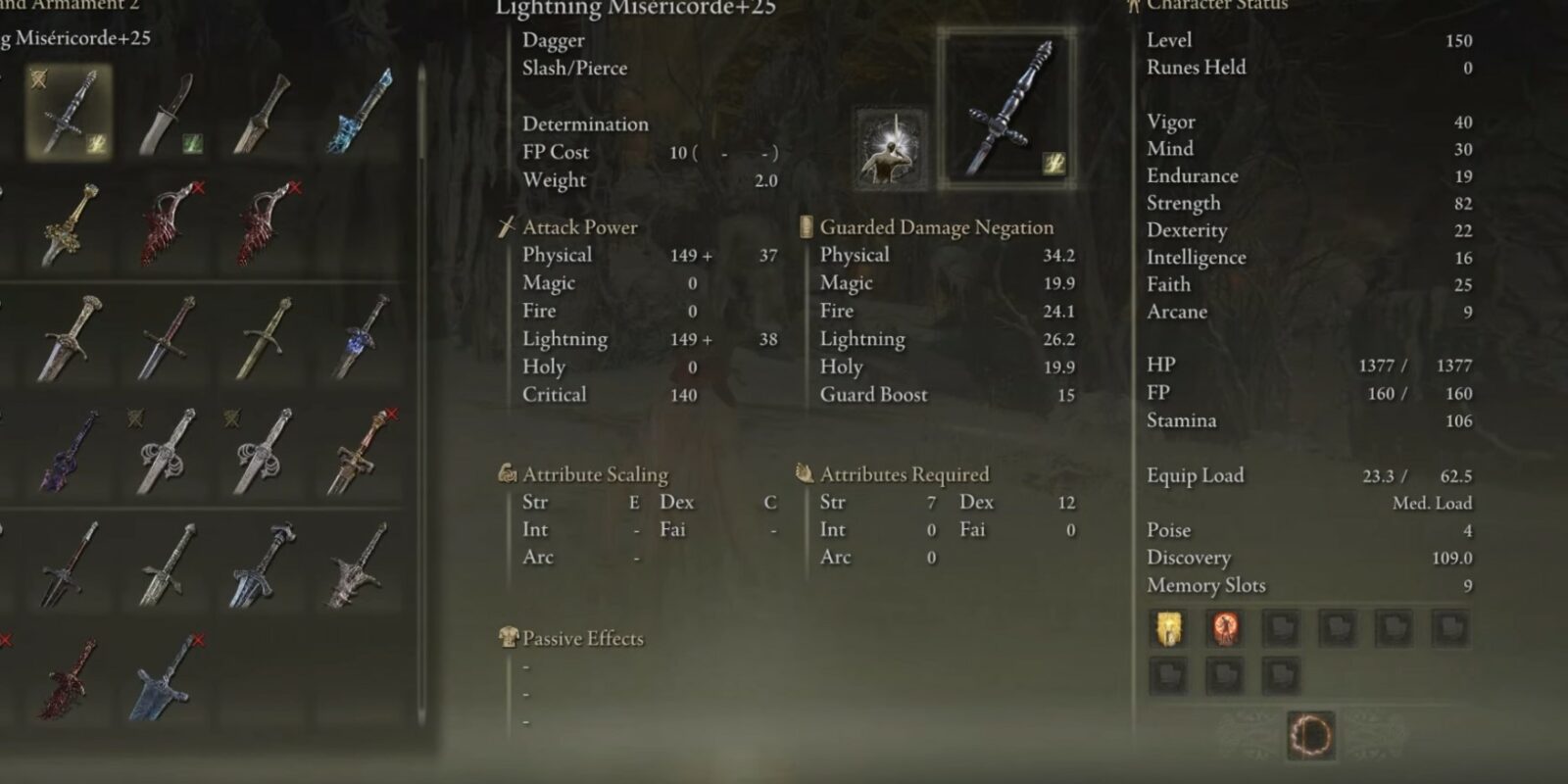Click the weapon list scrollbar
1568x784 pixels.
click(422, 392)
